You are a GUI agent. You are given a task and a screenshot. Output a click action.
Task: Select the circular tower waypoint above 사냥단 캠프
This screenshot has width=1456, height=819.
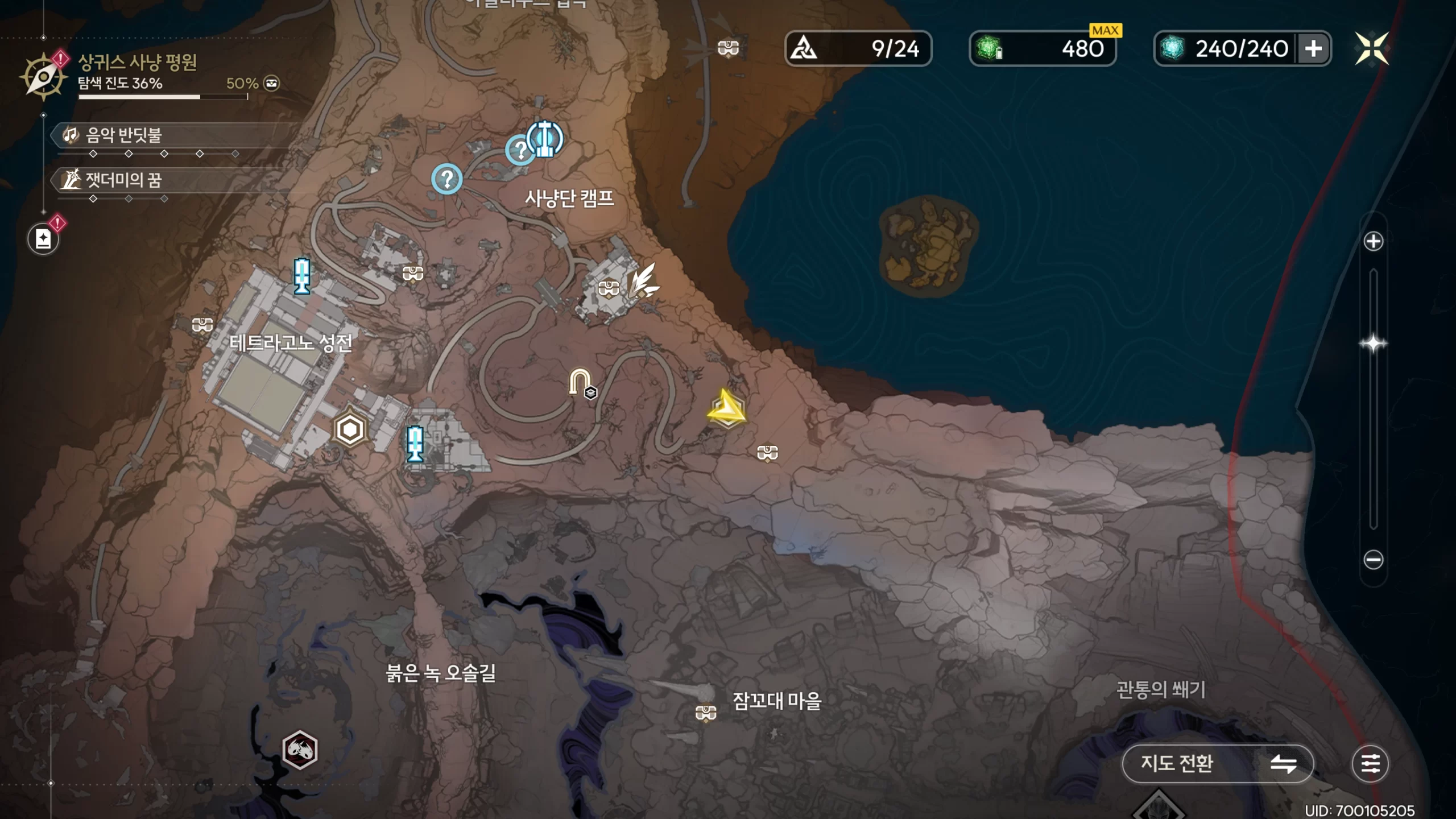545,138
